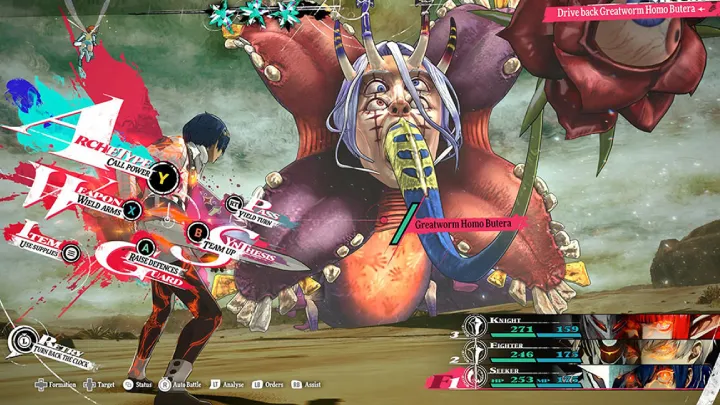Open the Formation option
This screenshot has width=720, height=405.
(56, 383)
